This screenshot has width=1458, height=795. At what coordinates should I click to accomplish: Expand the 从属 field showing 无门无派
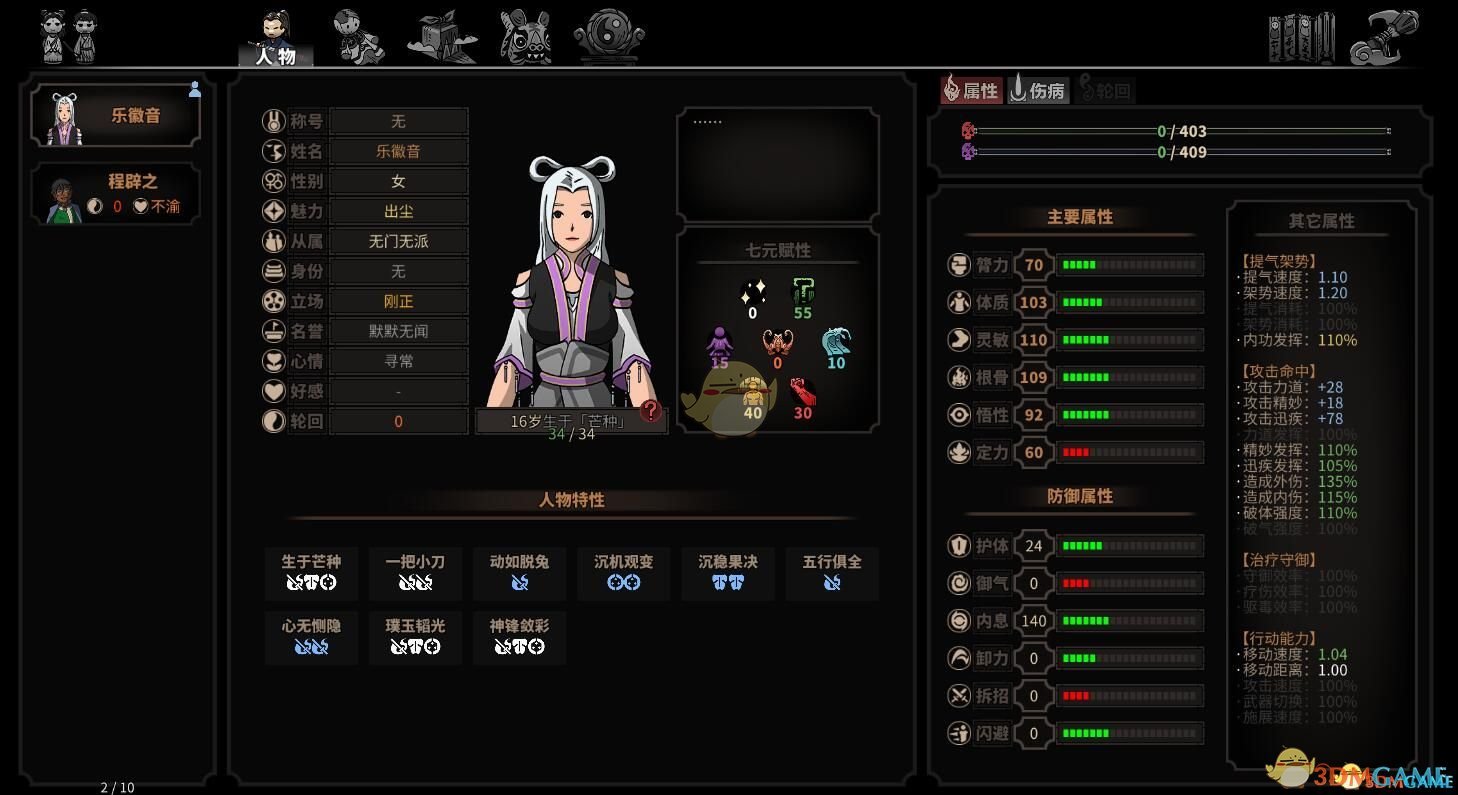tap(398, 241)
